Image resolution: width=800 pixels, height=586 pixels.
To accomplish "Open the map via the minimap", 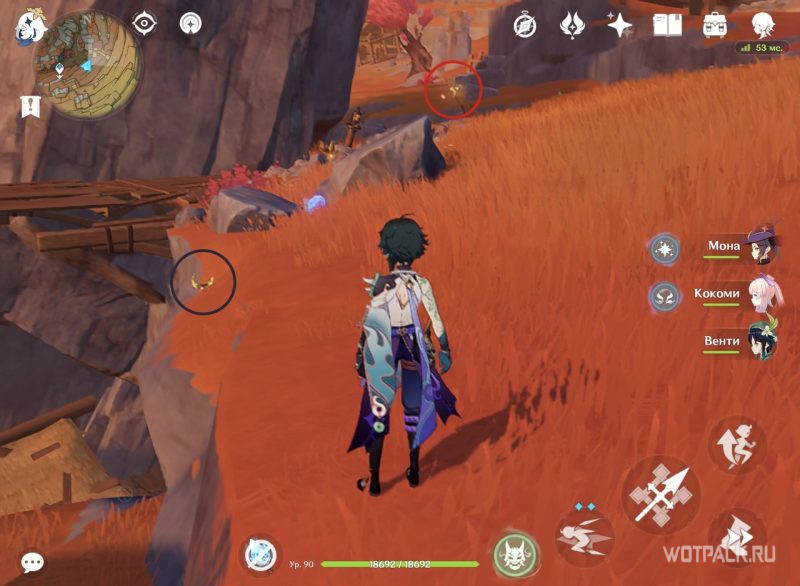I will 87,64.
